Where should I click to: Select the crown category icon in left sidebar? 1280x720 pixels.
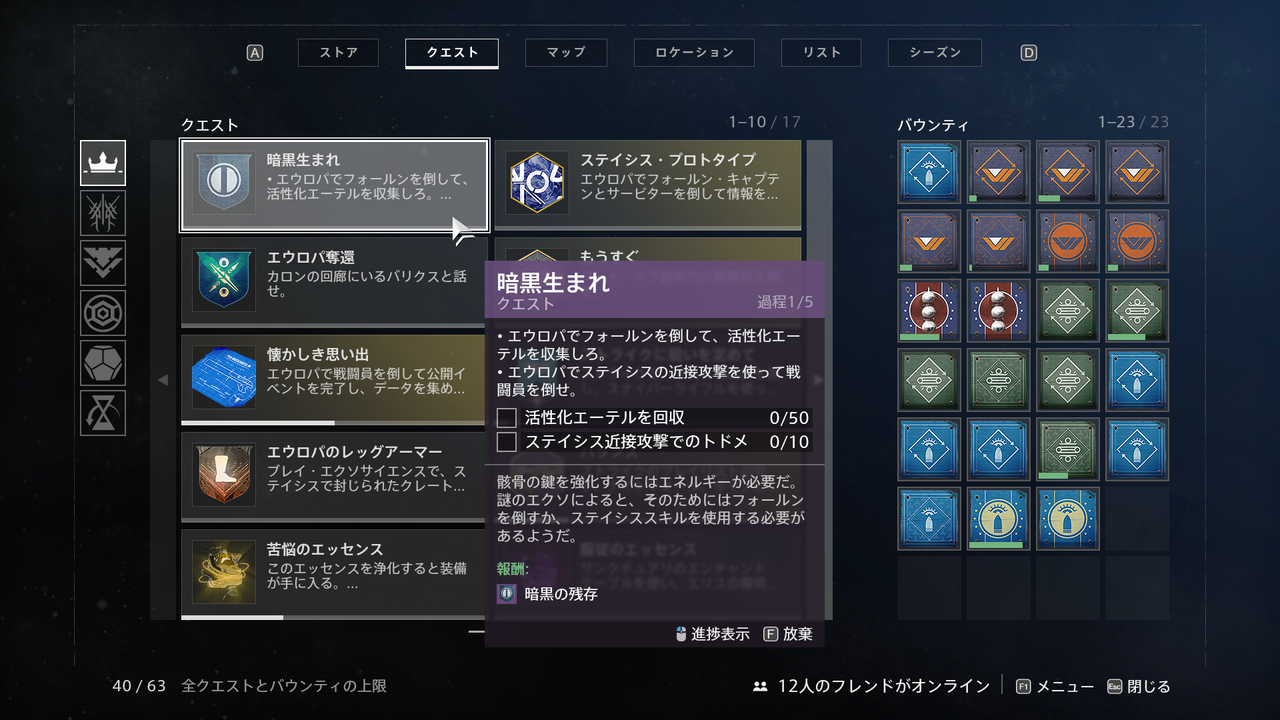tap(102, 163)
